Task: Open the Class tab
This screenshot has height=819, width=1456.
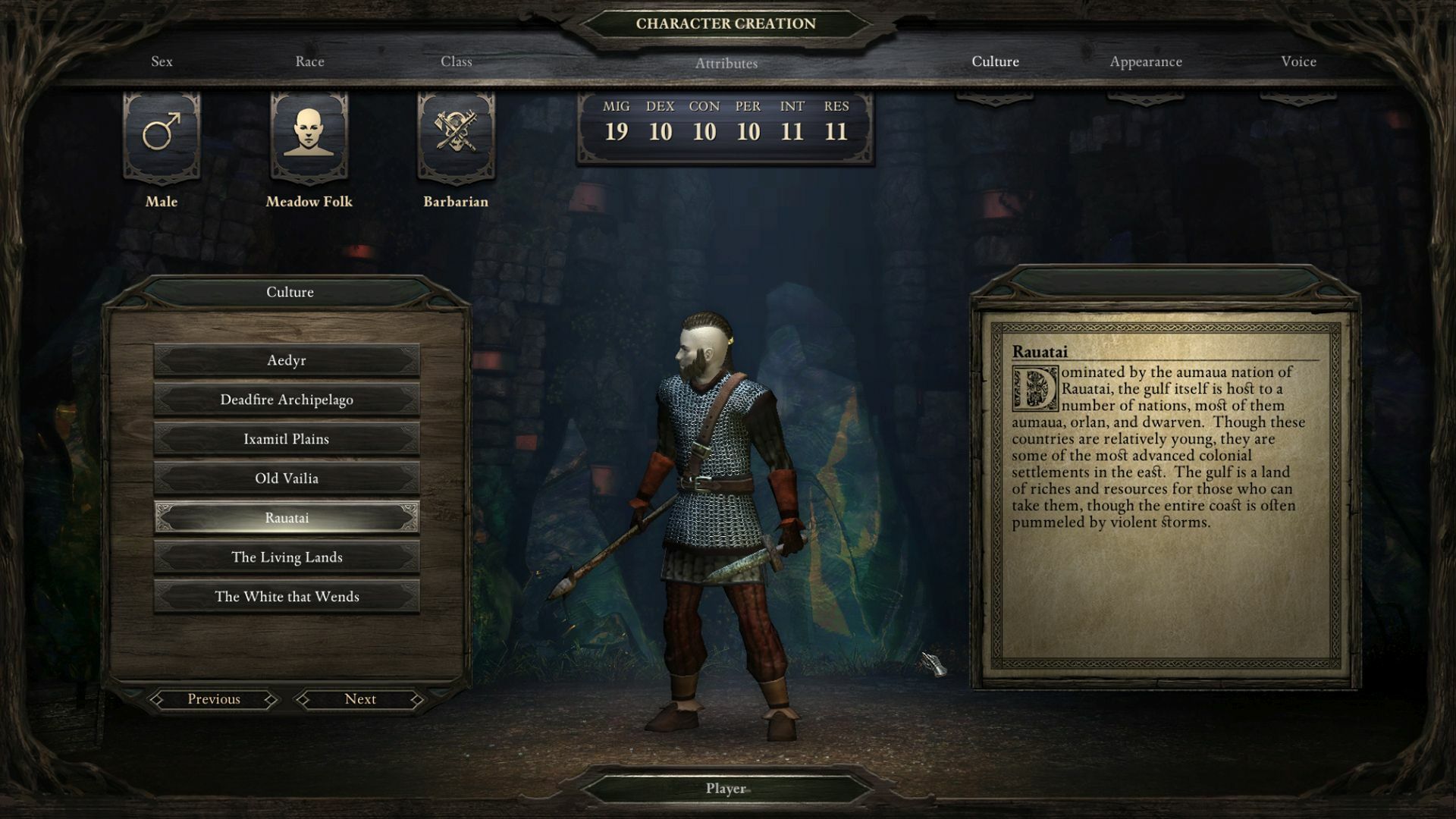Action: point(457,61)
